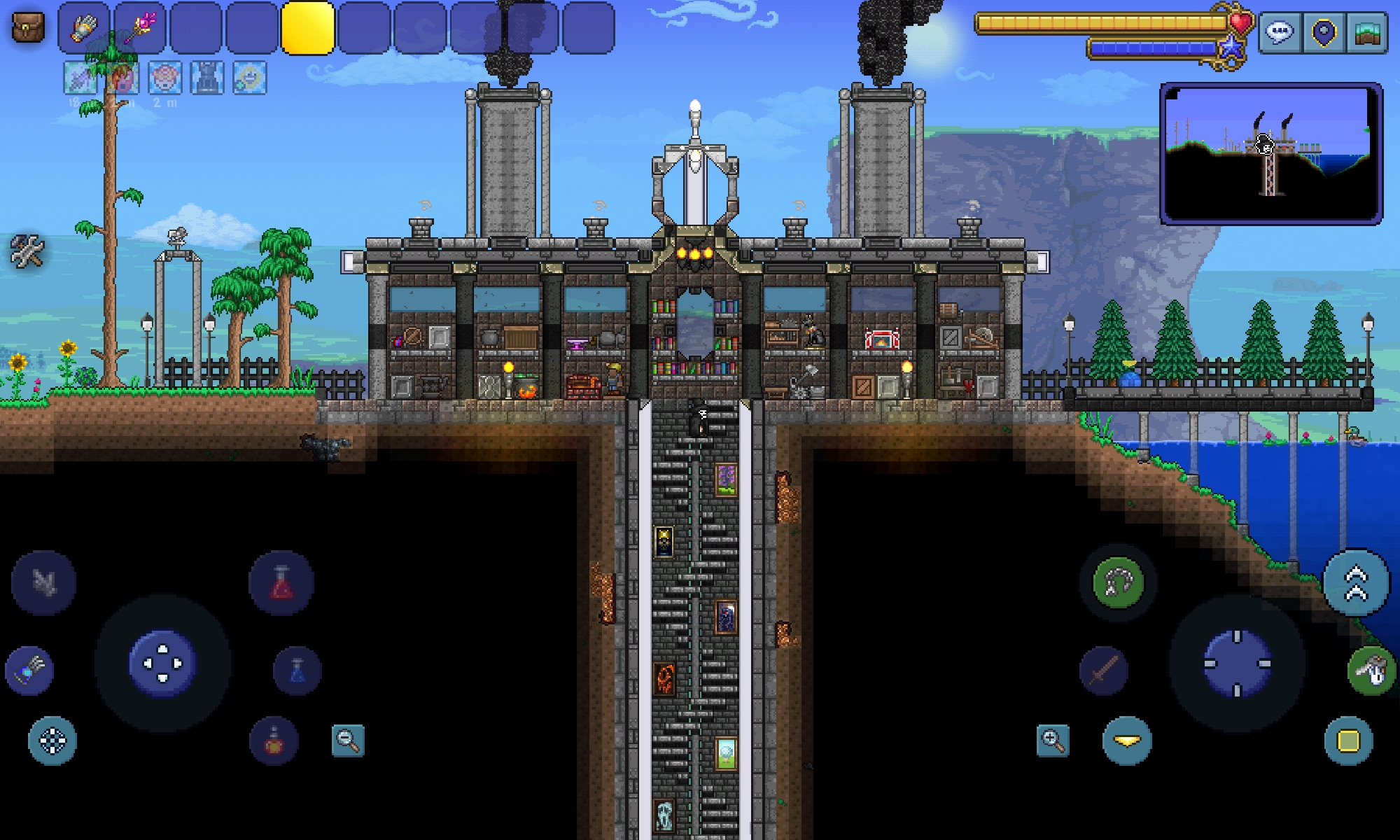Screen dimensions: 1400x840
Task: Fire the green grappling hook button
Action: coord(1118,582)
